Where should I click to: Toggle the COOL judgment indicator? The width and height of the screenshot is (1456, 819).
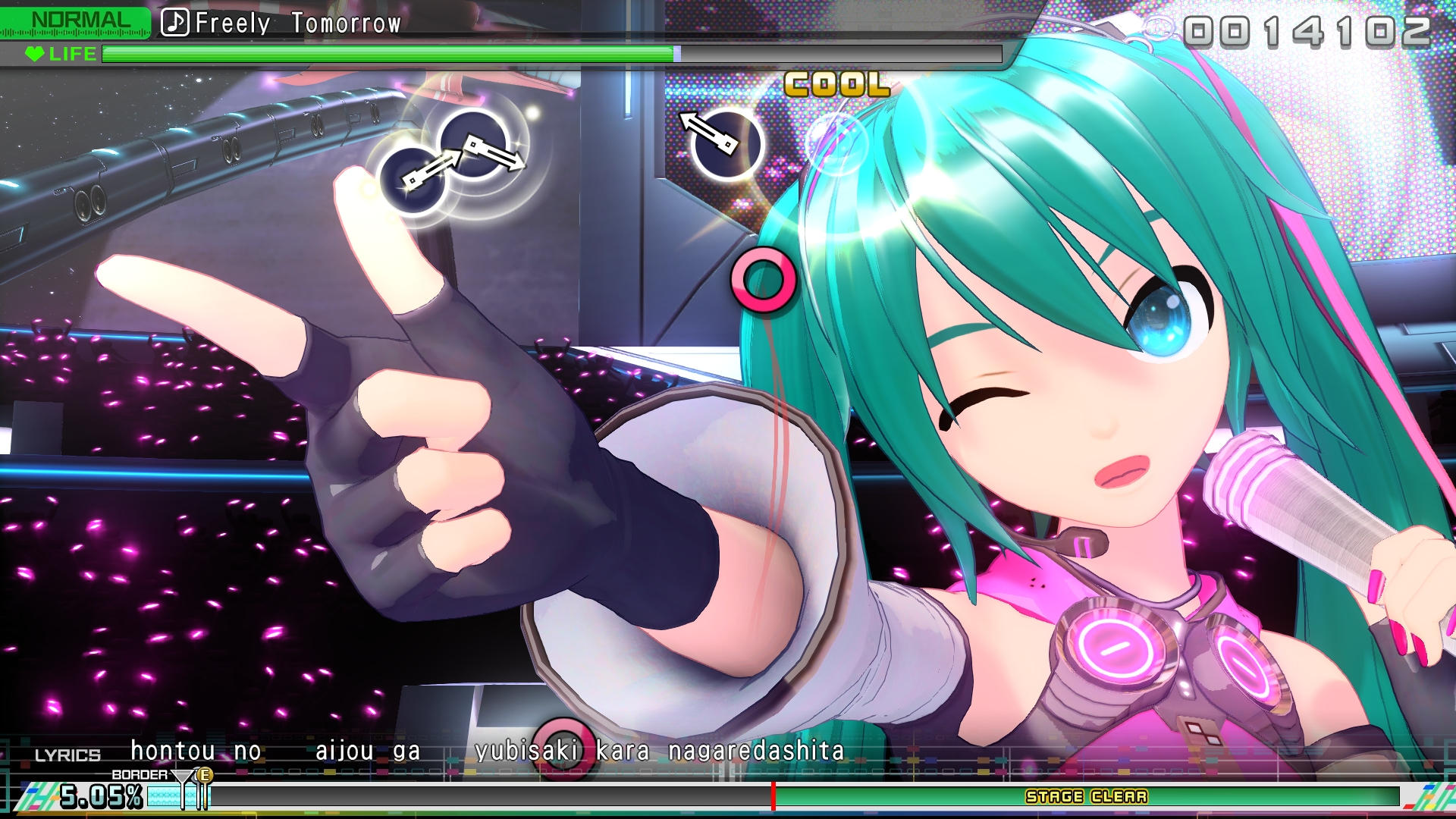point(836,85)
